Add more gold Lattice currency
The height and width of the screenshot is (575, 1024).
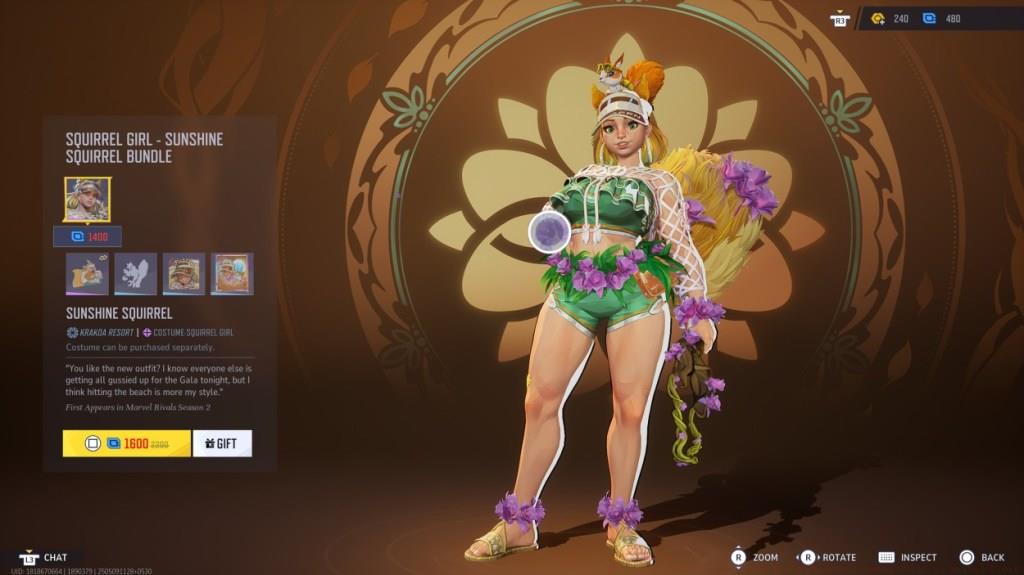pos(888,19)
